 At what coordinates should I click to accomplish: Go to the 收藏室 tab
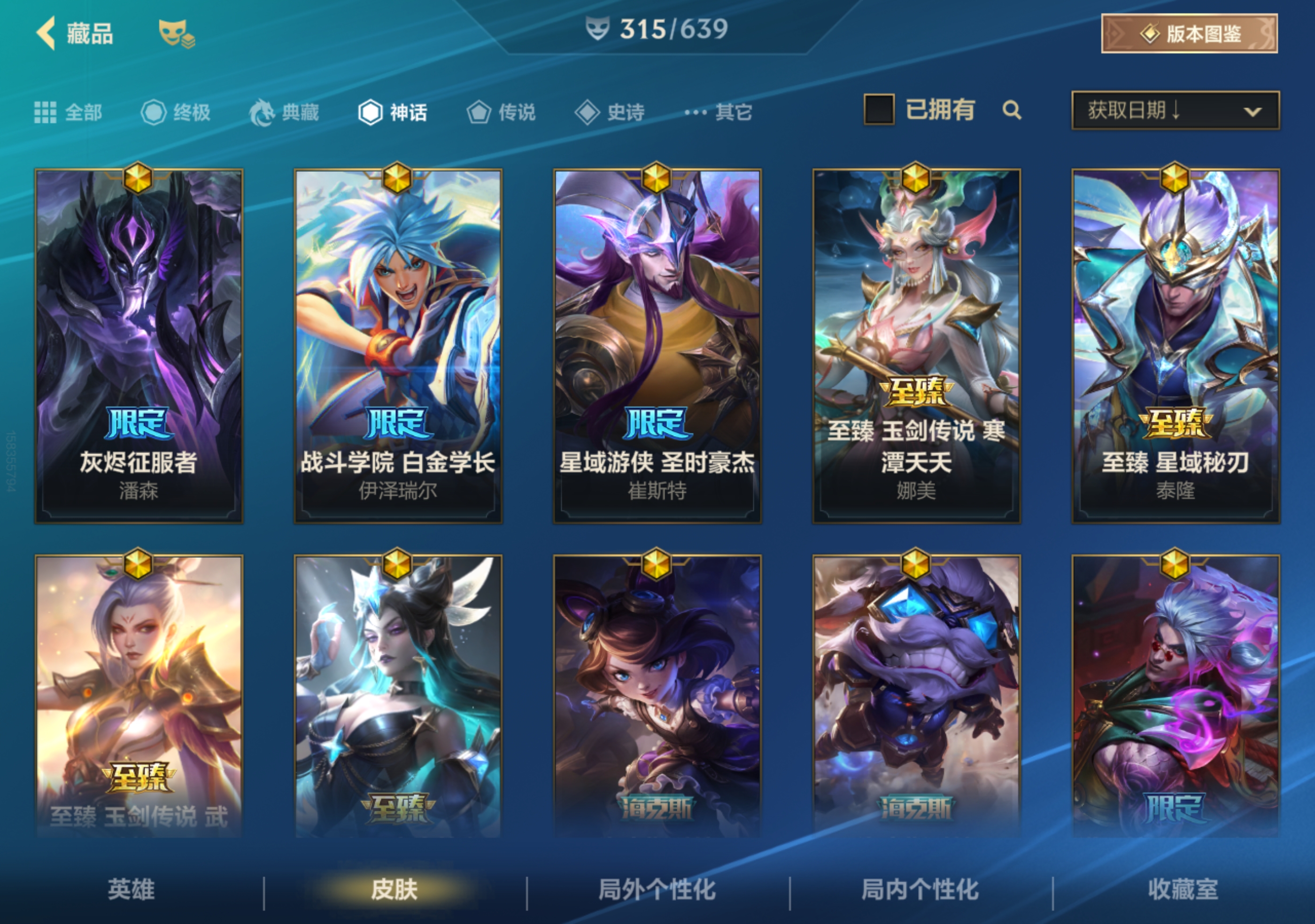pos(1183,890)
